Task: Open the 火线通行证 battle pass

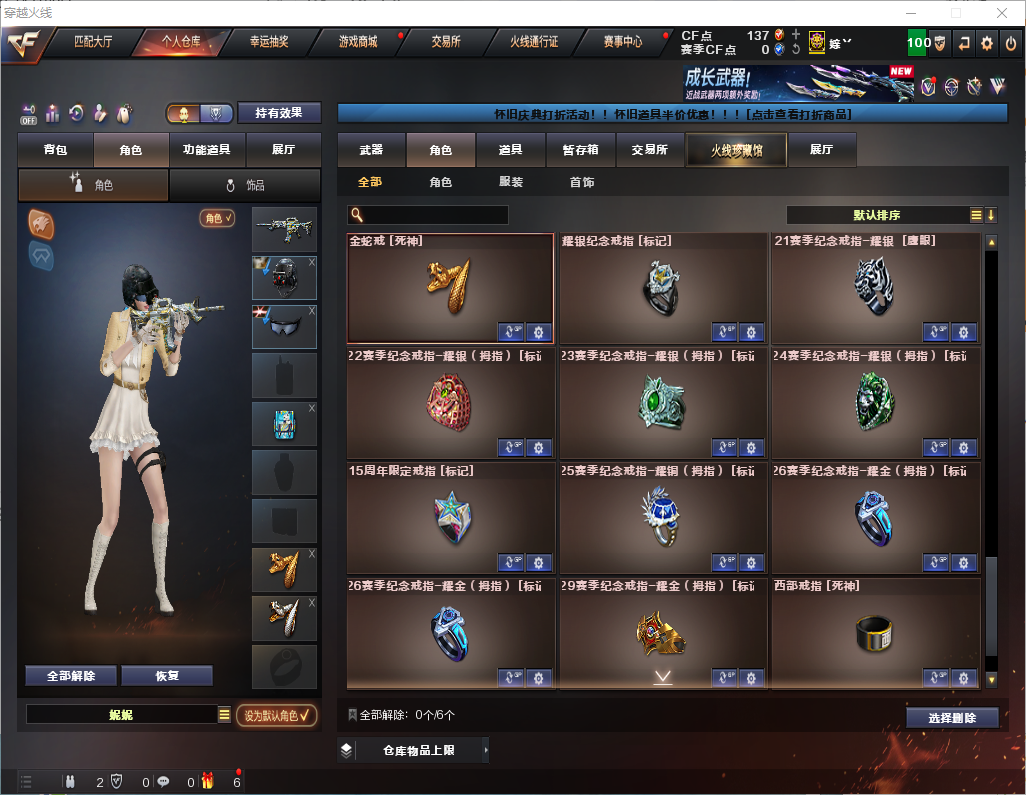Action: (x=534, y=42)
